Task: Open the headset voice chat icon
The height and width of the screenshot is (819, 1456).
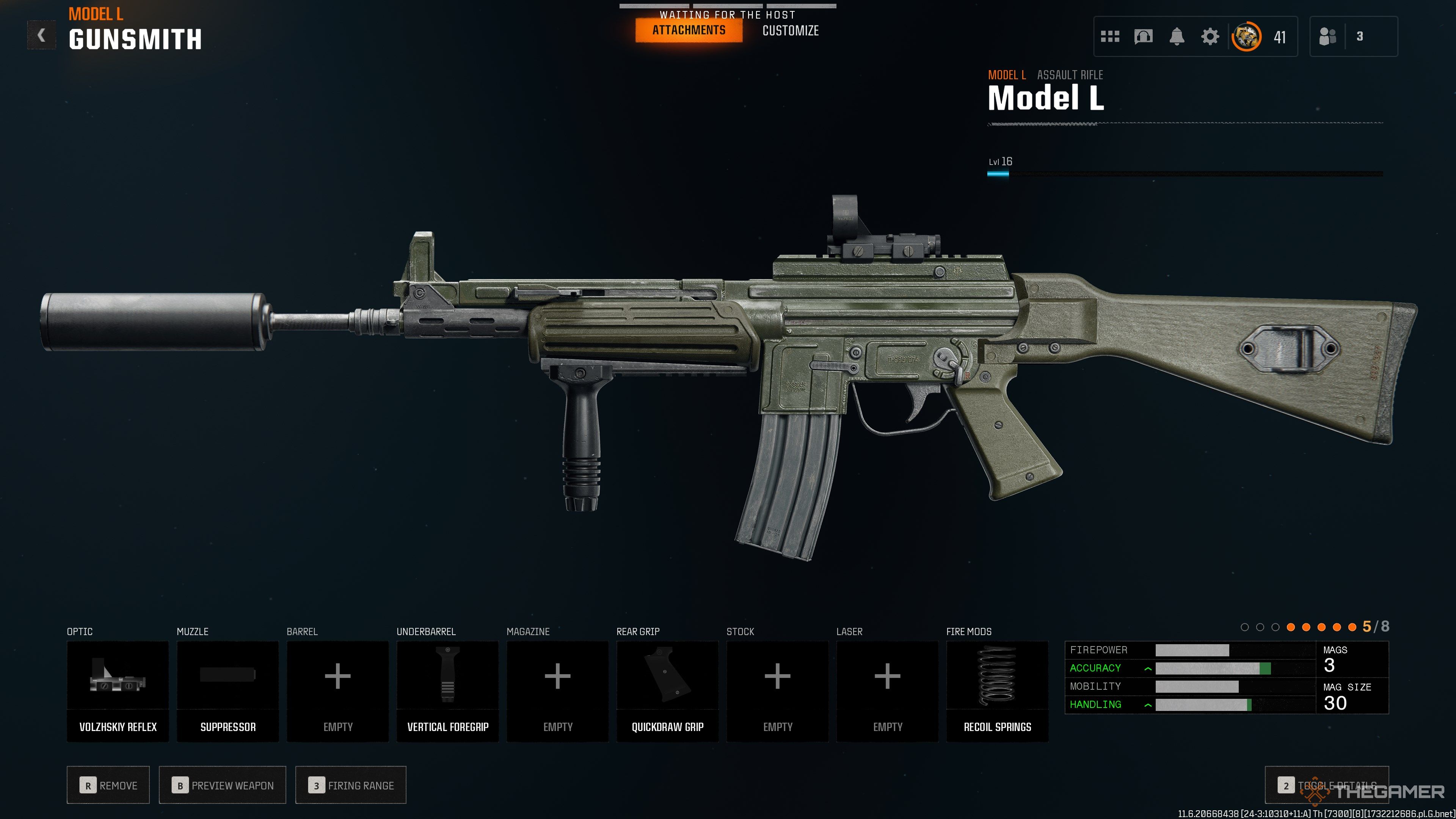Action: [x=1143, y=37]
